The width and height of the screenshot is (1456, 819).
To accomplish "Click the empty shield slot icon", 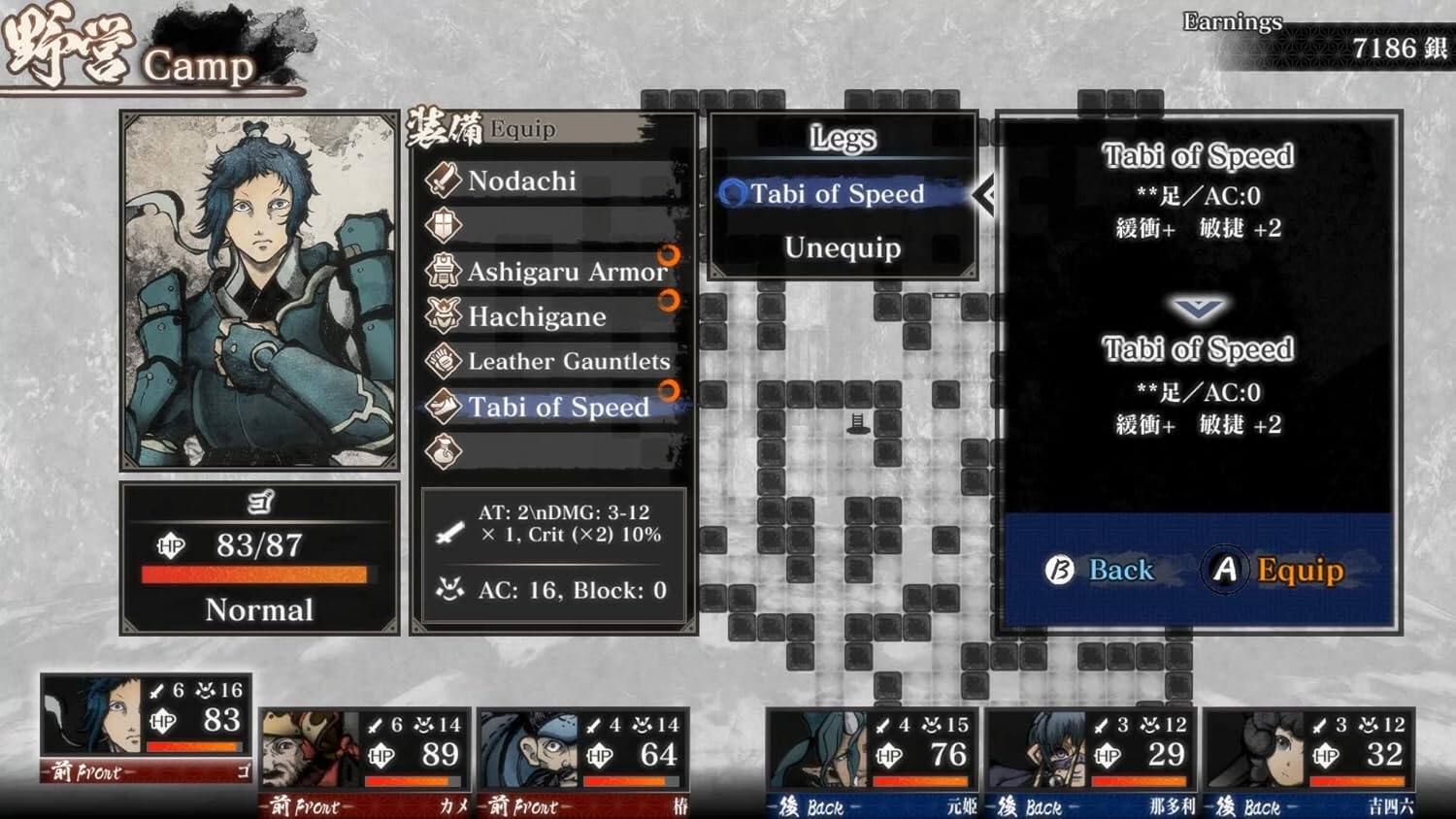I will (442, 225).
